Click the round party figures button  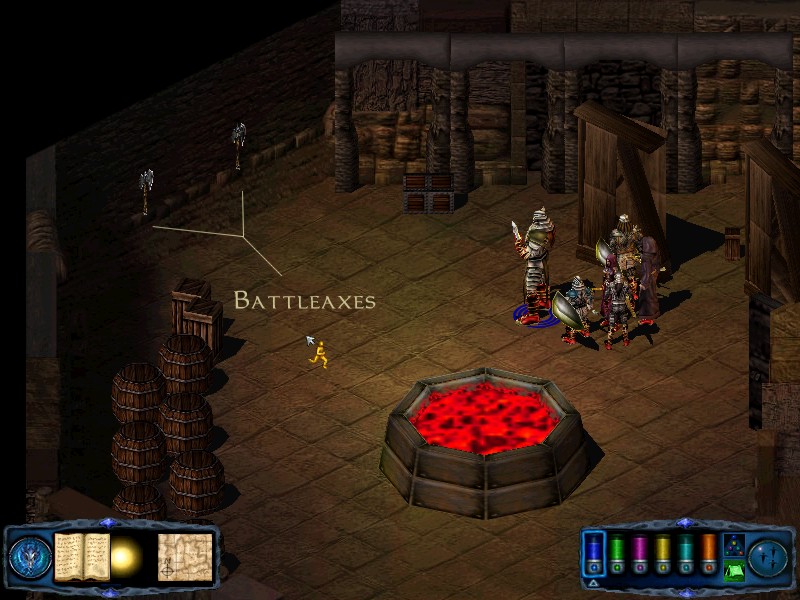[770, 556]
